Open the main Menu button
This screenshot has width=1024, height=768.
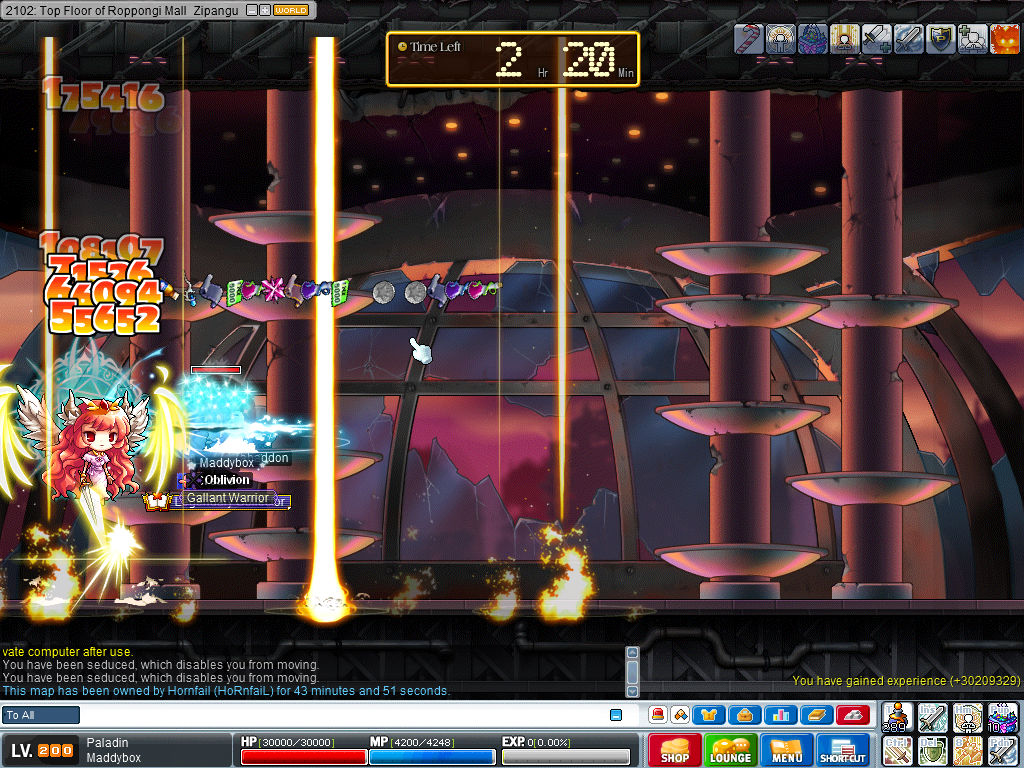[x=787, y=750]
